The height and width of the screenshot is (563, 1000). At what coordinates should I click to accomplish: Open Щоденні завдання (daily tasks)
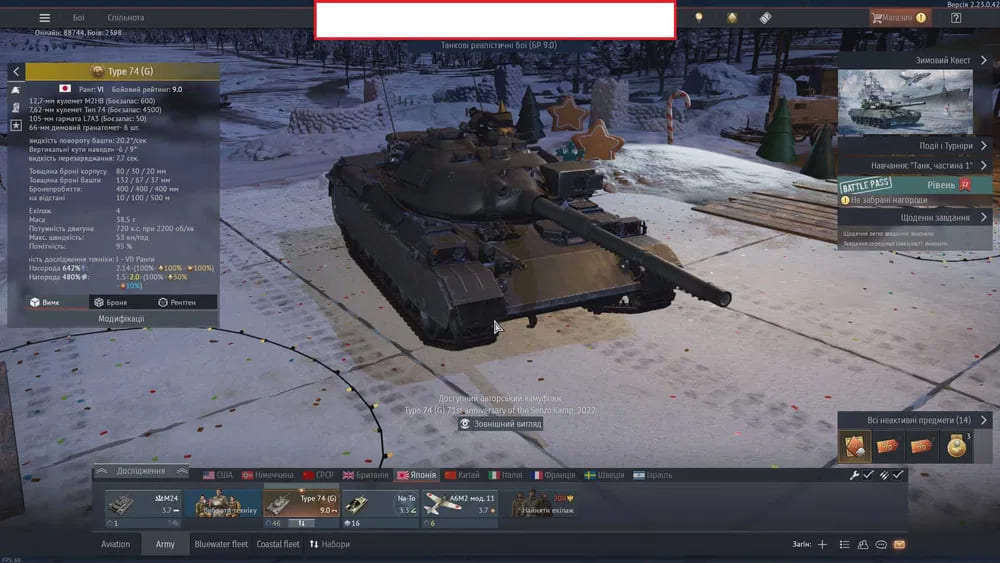914,217
